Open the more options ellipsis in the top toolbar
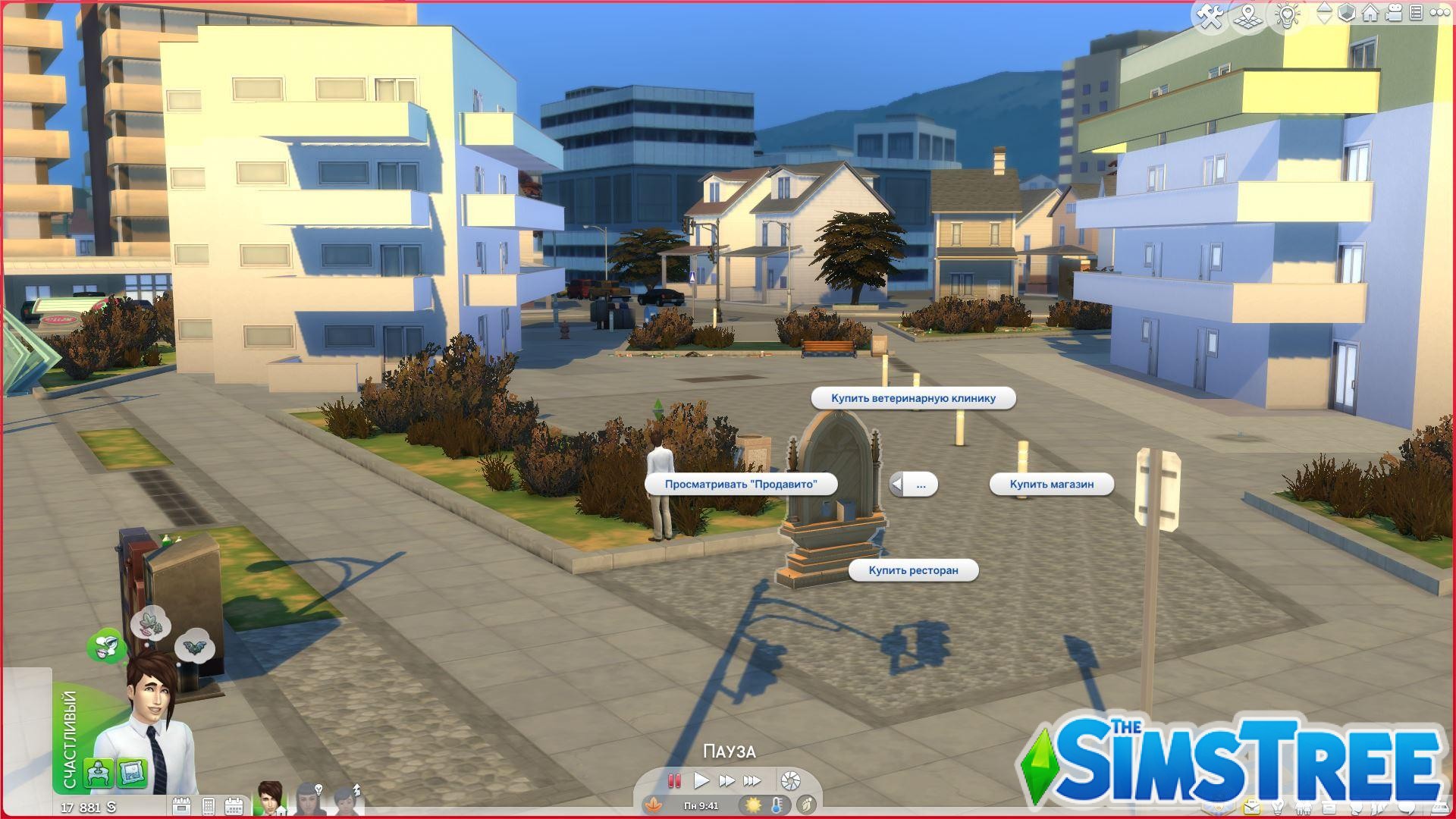This screenshot has height=819, width=1456. click(x=1441, y=13)
